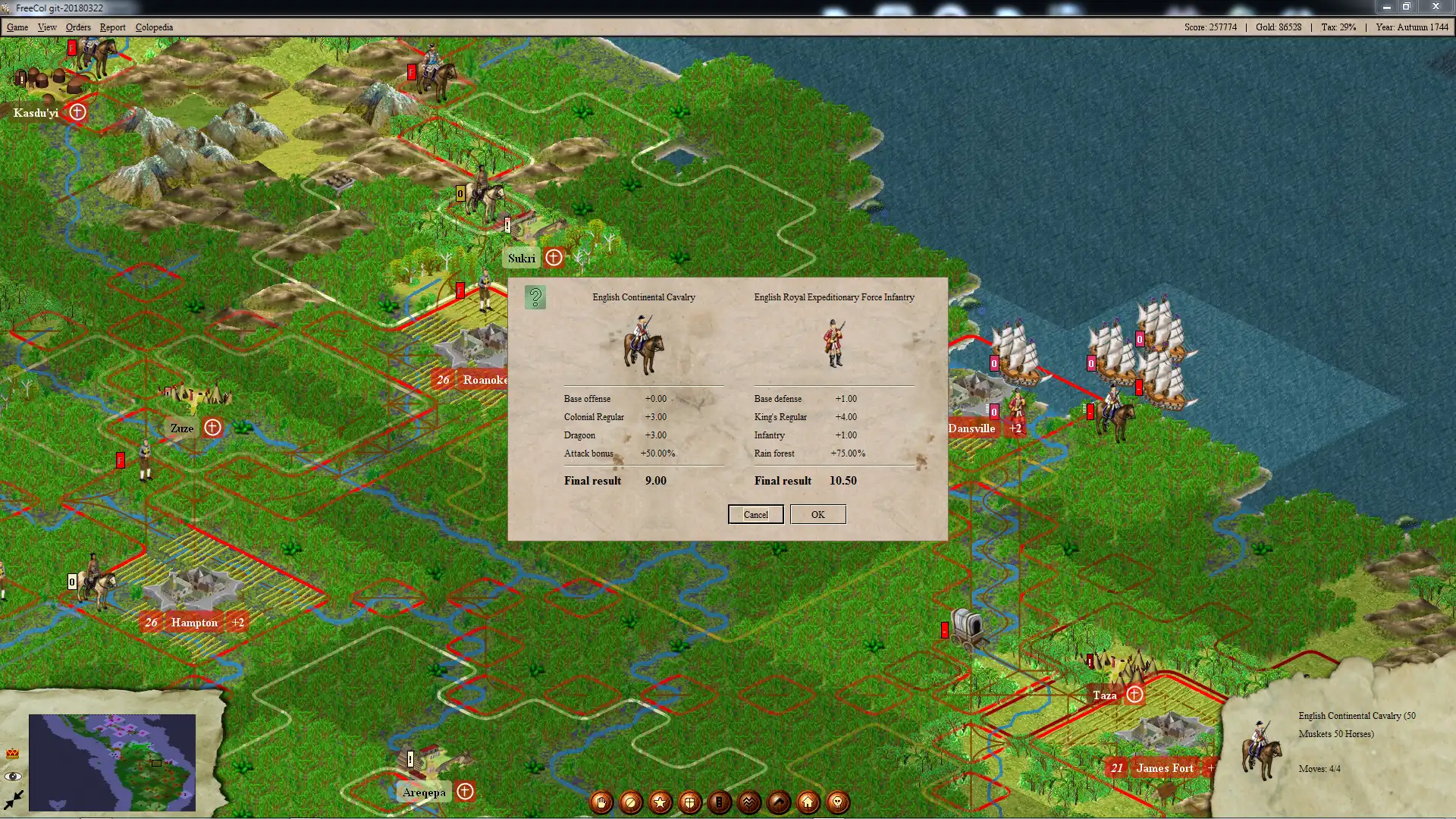1456x819 pixels.
Task: Select the shield fortify order button
Action: click(690, 802)
